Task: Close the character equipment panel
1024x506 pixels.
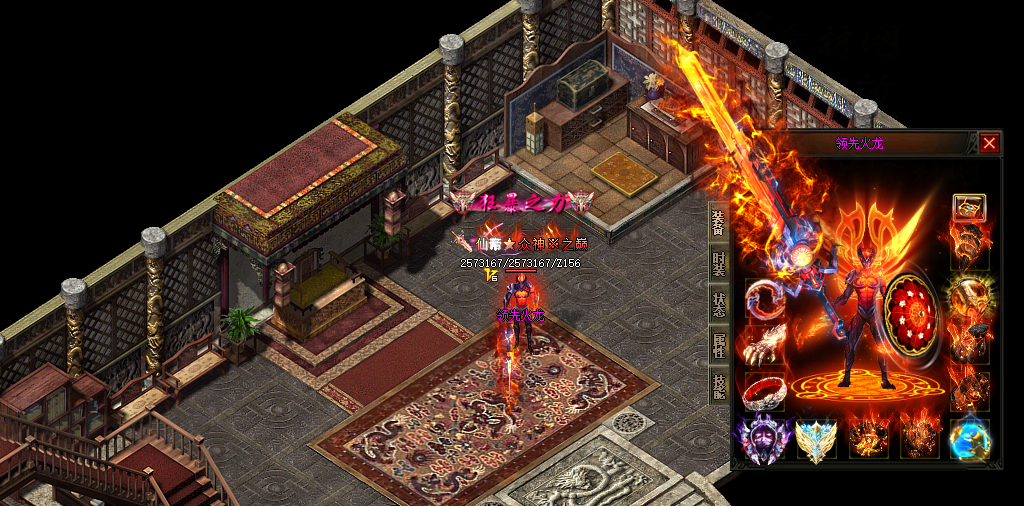Action: [x=989, y=143]
